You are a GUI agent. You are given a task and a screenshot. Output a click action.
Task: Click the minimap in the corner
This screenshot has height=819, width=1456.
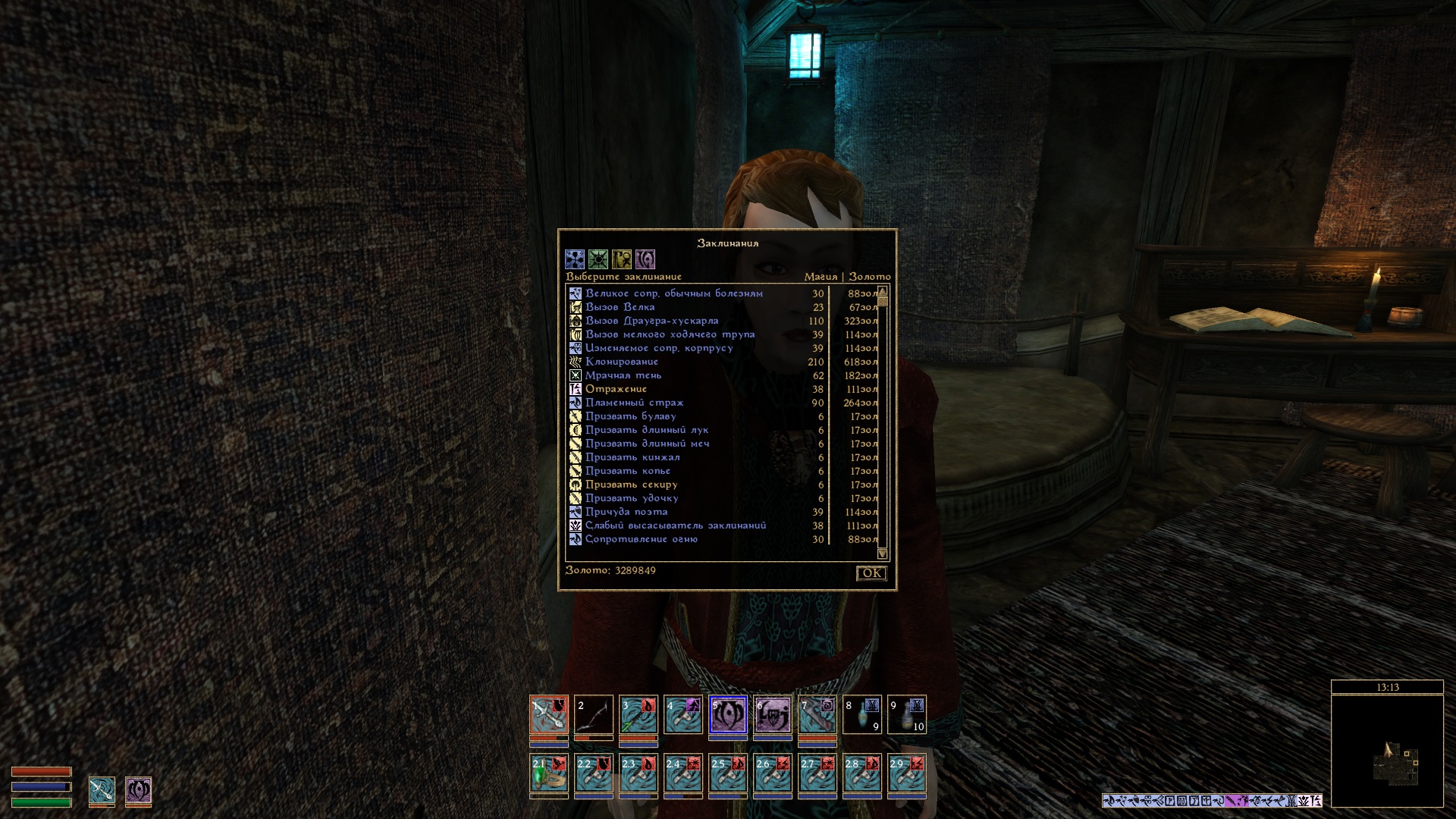(1387, 751)
